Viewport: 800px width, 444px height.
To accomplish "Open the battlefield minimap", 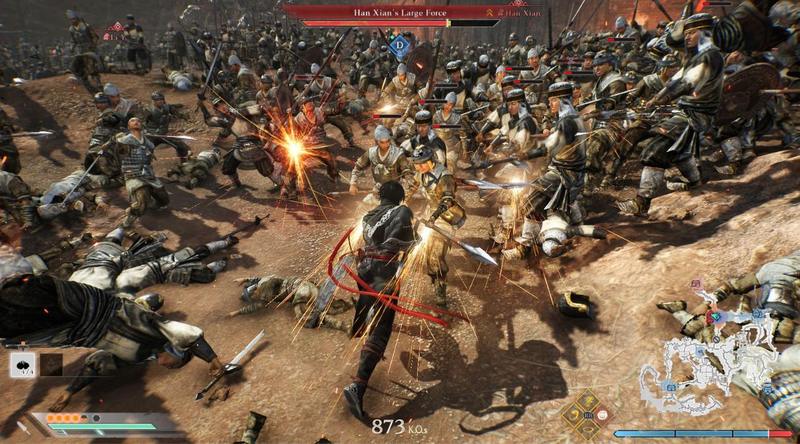I will point(708,360).
